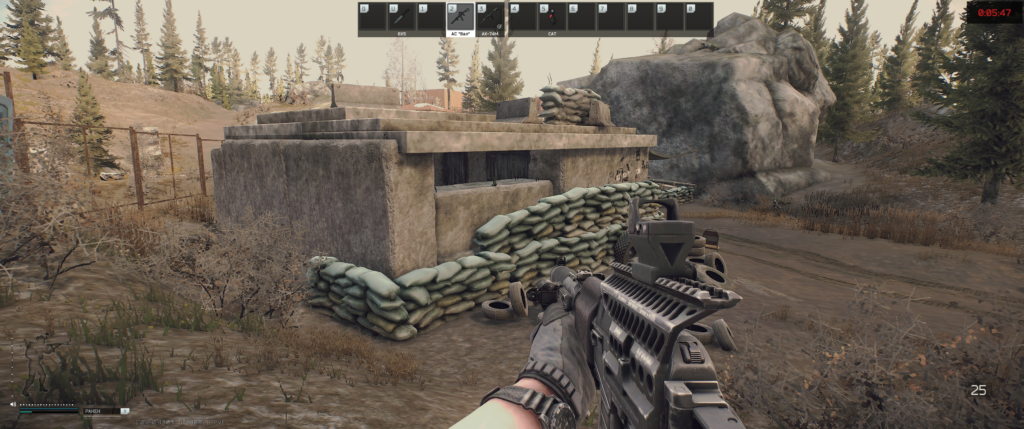Select the CAT tourniquet slot
This screenshot has width=1024, height=429.
point(550,17)
